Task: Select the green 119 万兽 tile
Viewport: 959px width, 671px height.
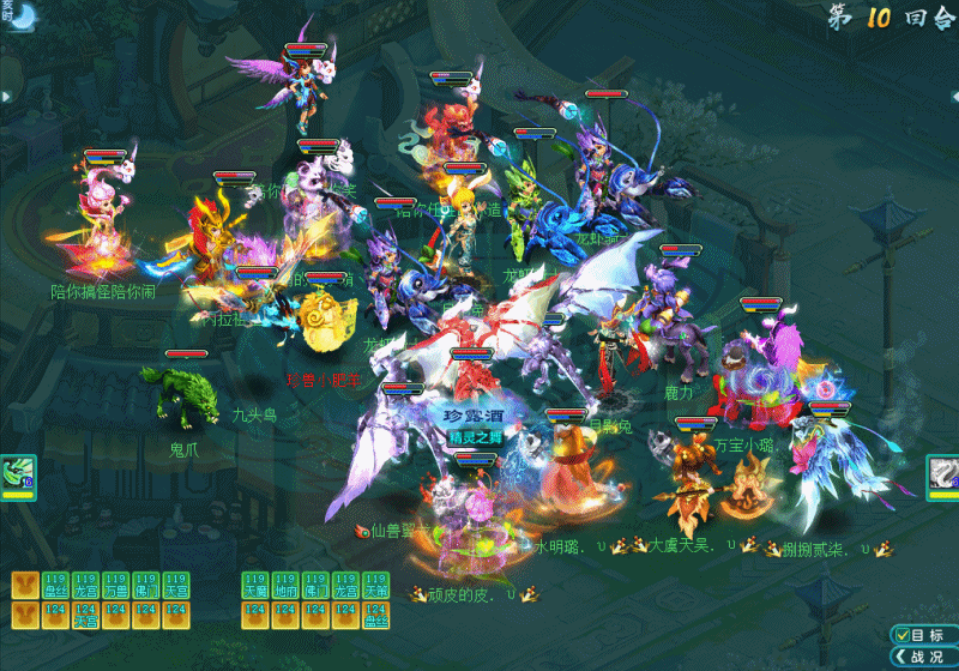Action: tap(116, 585)
